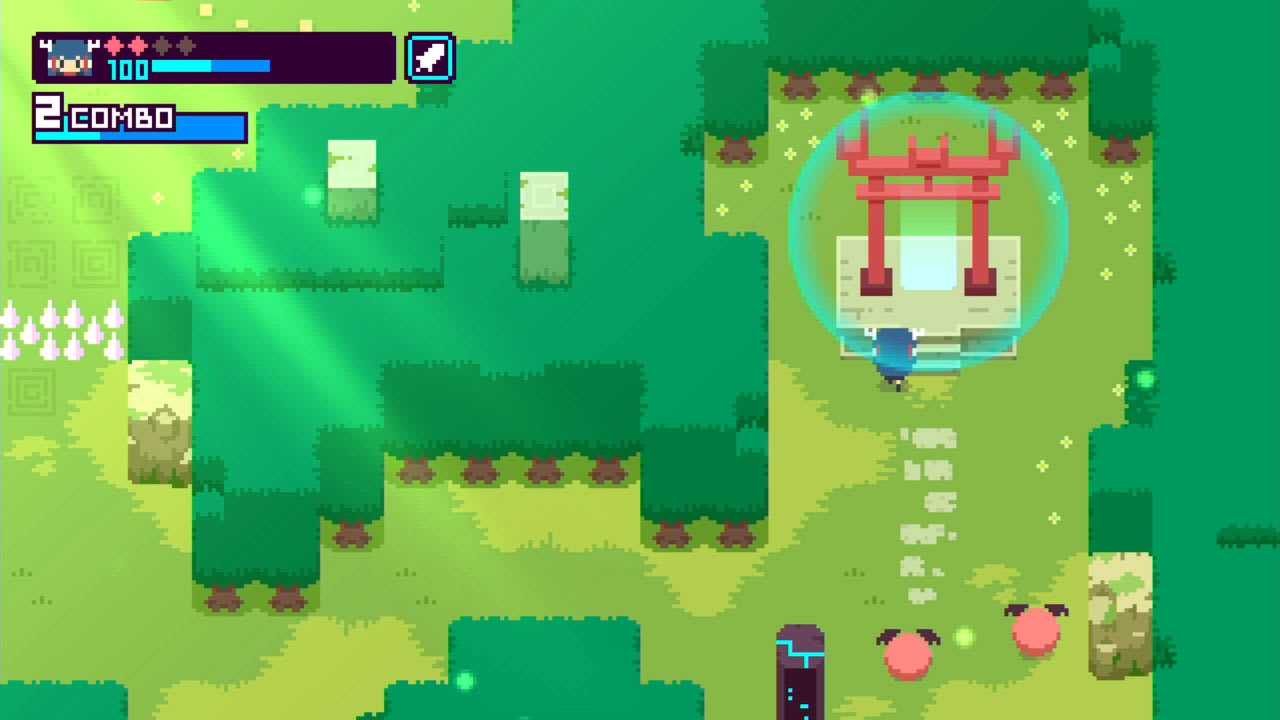Click the player character below the shrine
This screenshot has height=720, width=1280.
(x=895, y=355)
